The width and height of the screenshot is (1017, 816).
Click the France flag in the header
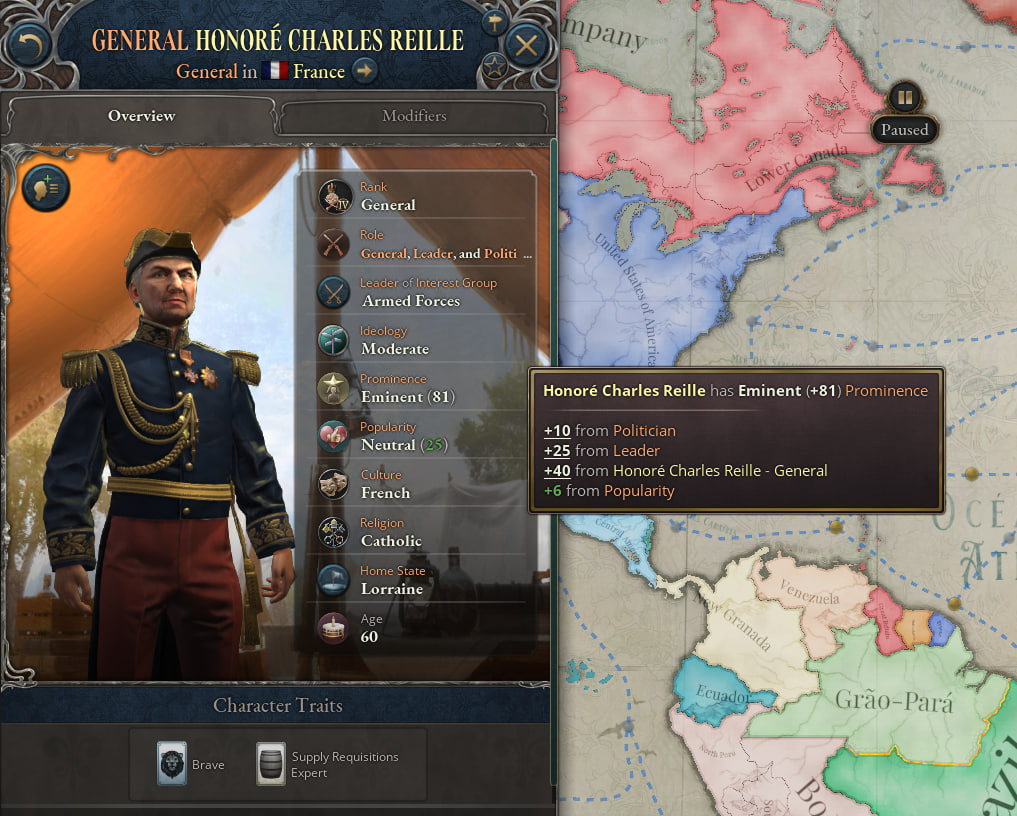point(274,71)
